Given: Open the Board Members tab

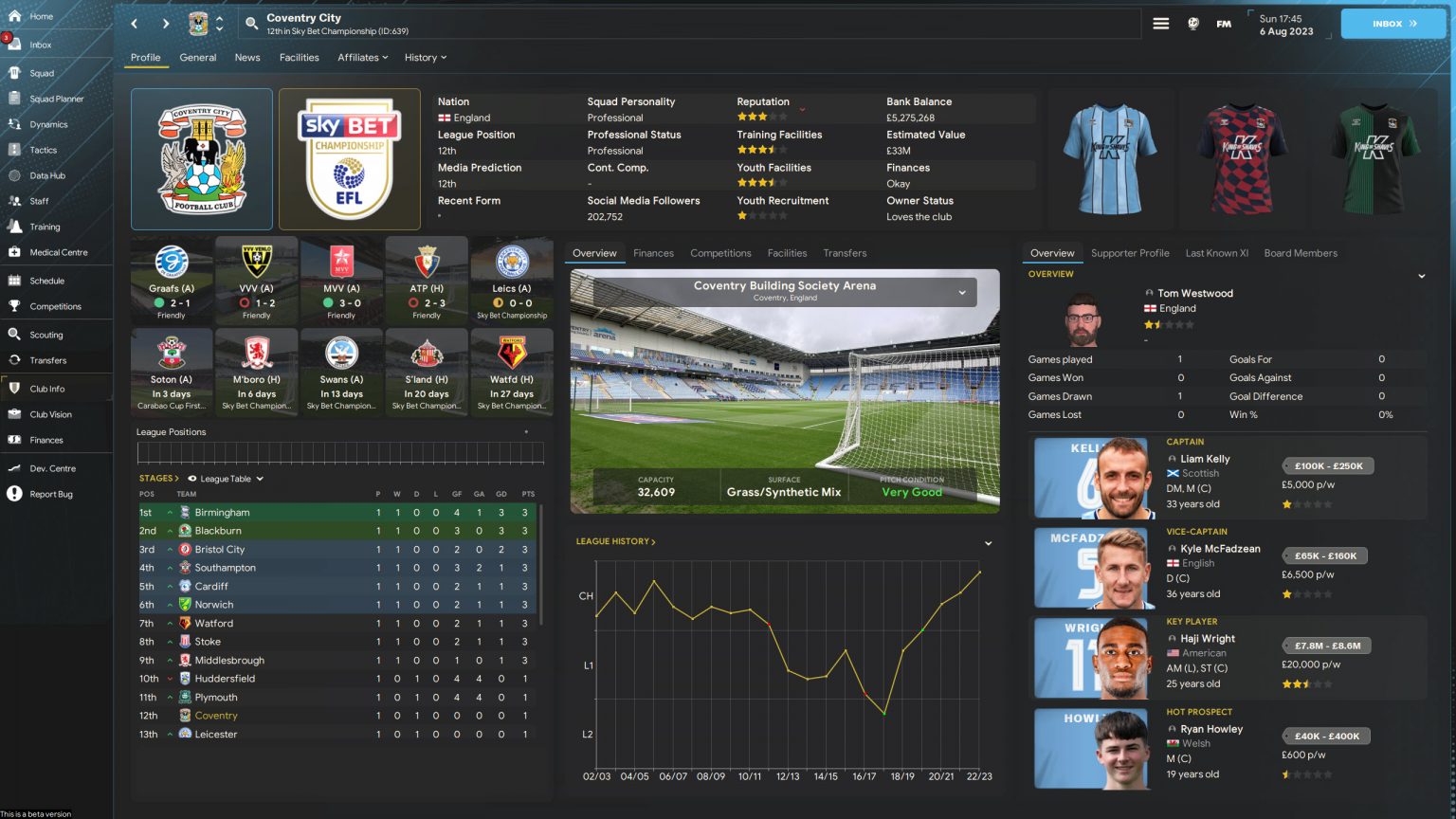Looking at the screenshot, I should tap(1301, 253).
